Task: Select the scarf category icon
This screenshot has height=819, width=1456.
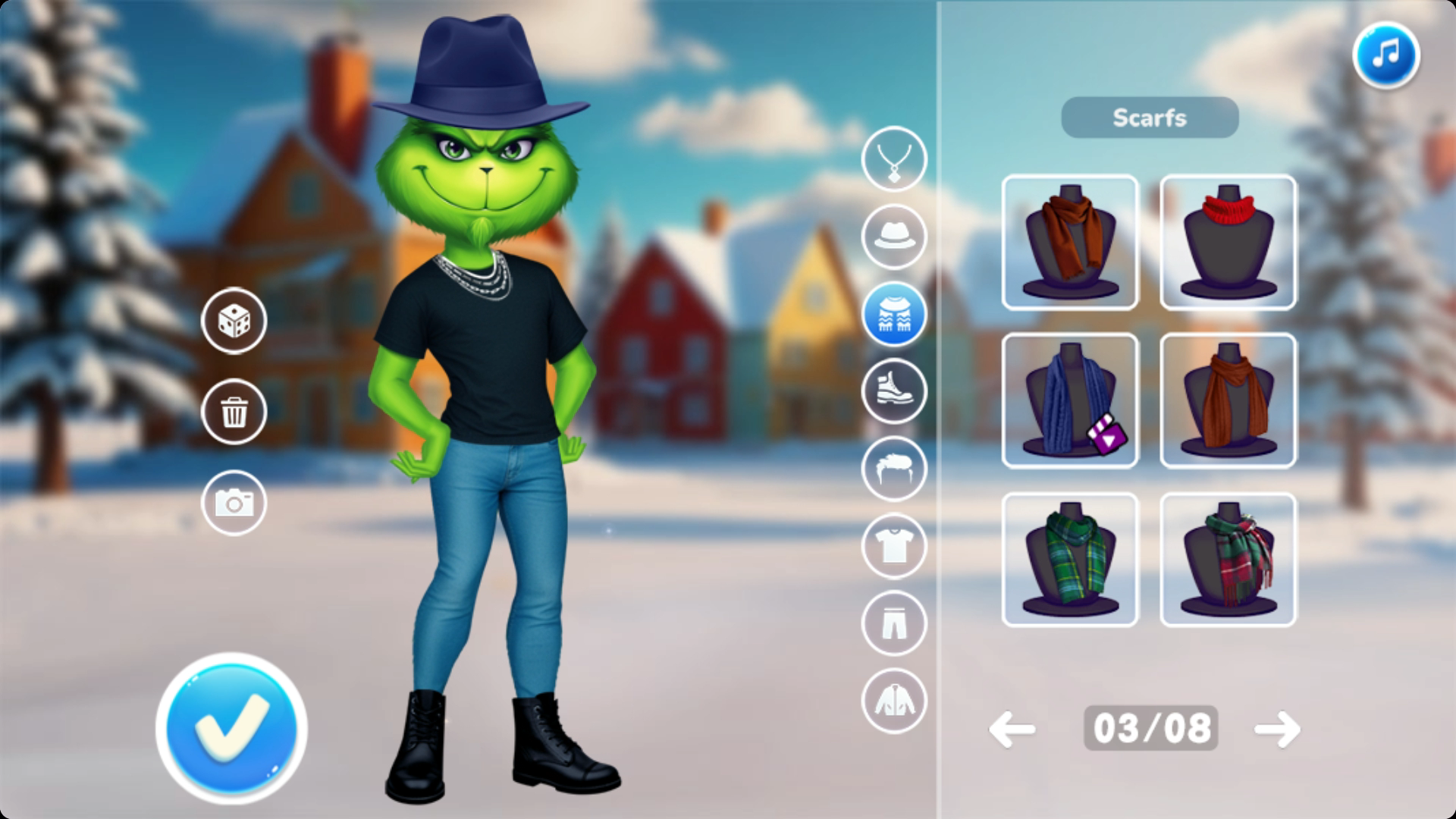Action: pos(894,314)
